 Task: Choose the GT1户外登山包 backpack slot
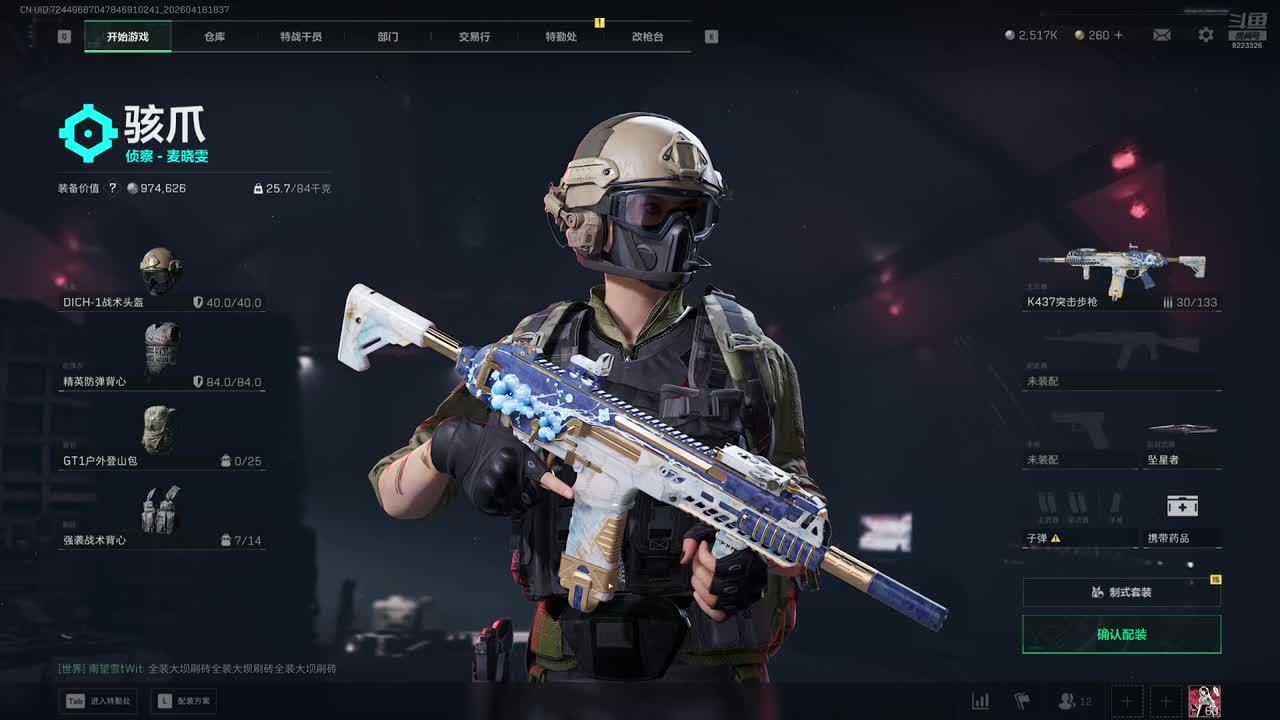tap(161, 437)
